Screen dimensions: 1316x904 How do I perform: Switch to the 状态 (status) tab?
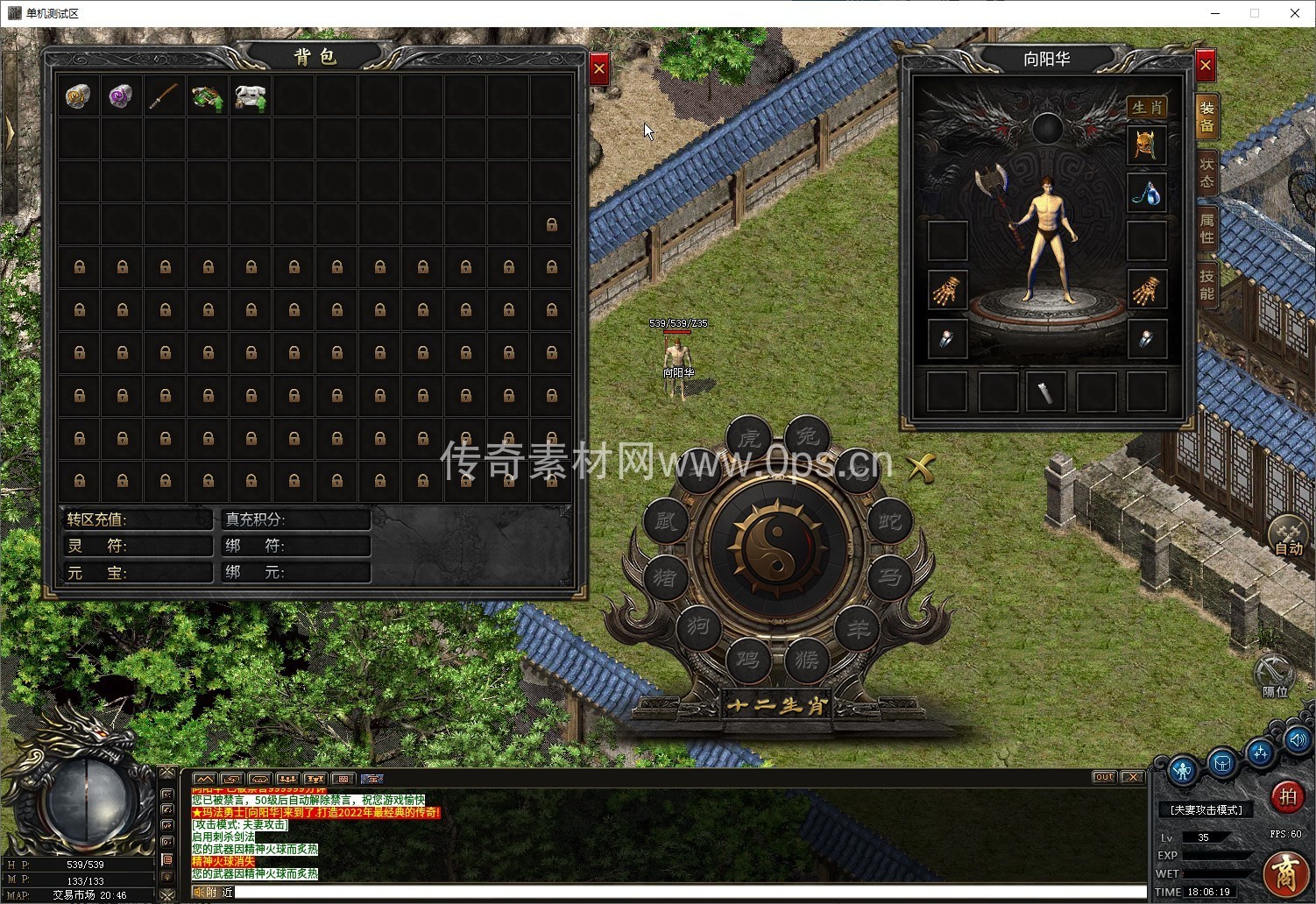1207,172
